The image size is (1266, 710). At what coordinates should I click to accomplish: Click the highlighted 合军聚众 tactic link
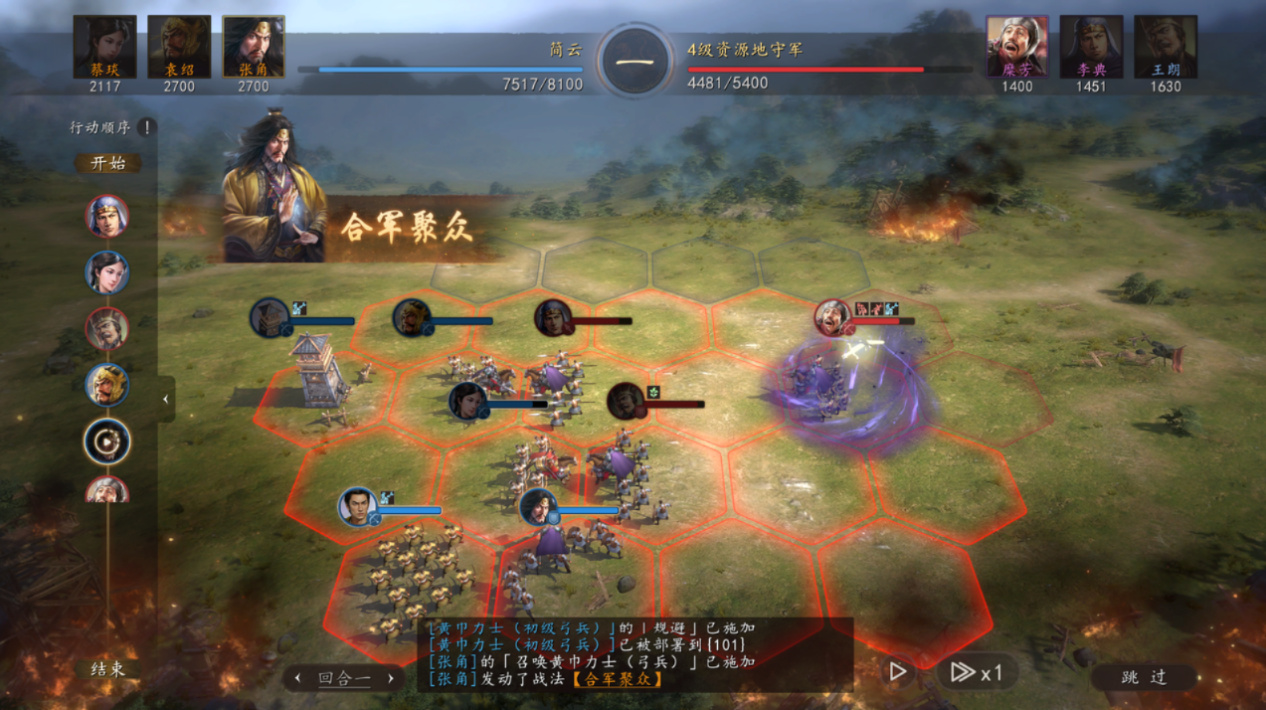pyautogui.click(x=615, y=679)
